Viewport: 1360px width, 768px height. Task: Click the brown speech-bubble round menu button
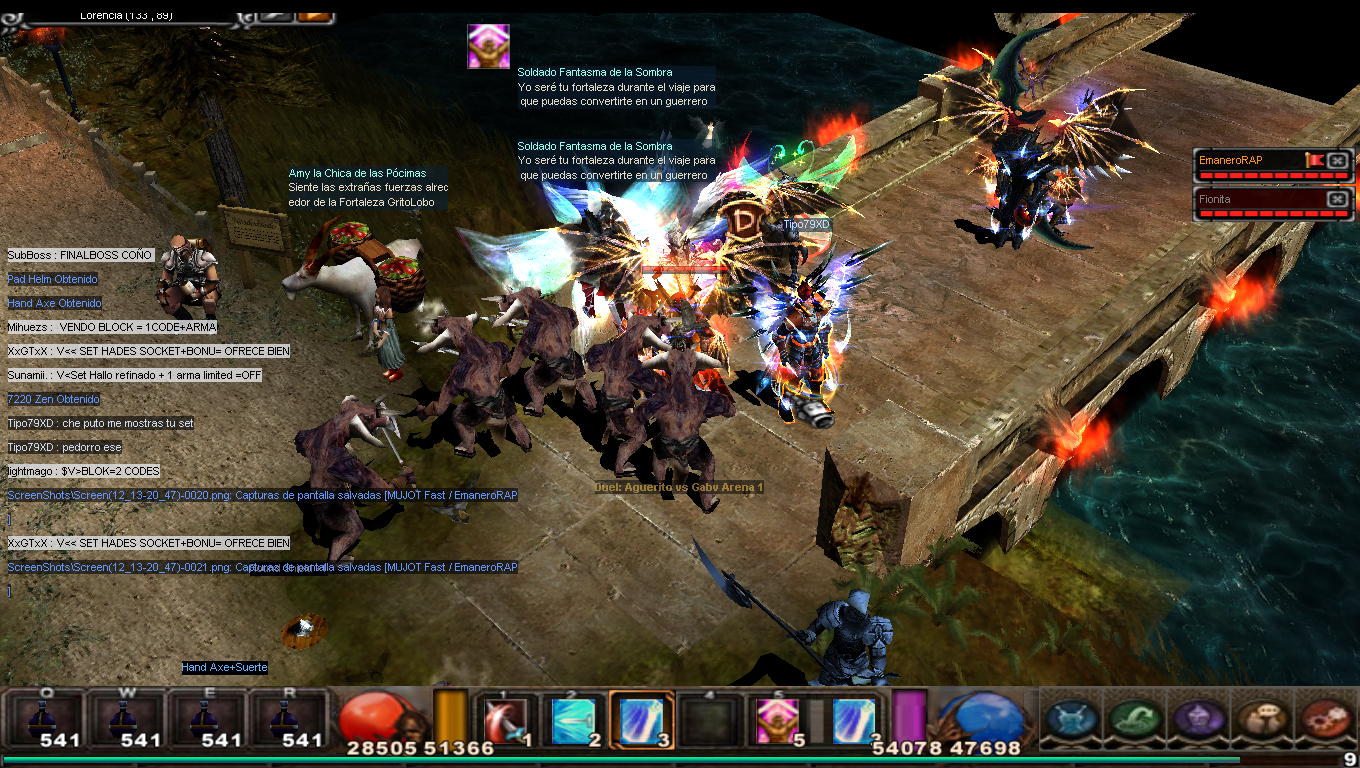click(x=1260, y=718)
